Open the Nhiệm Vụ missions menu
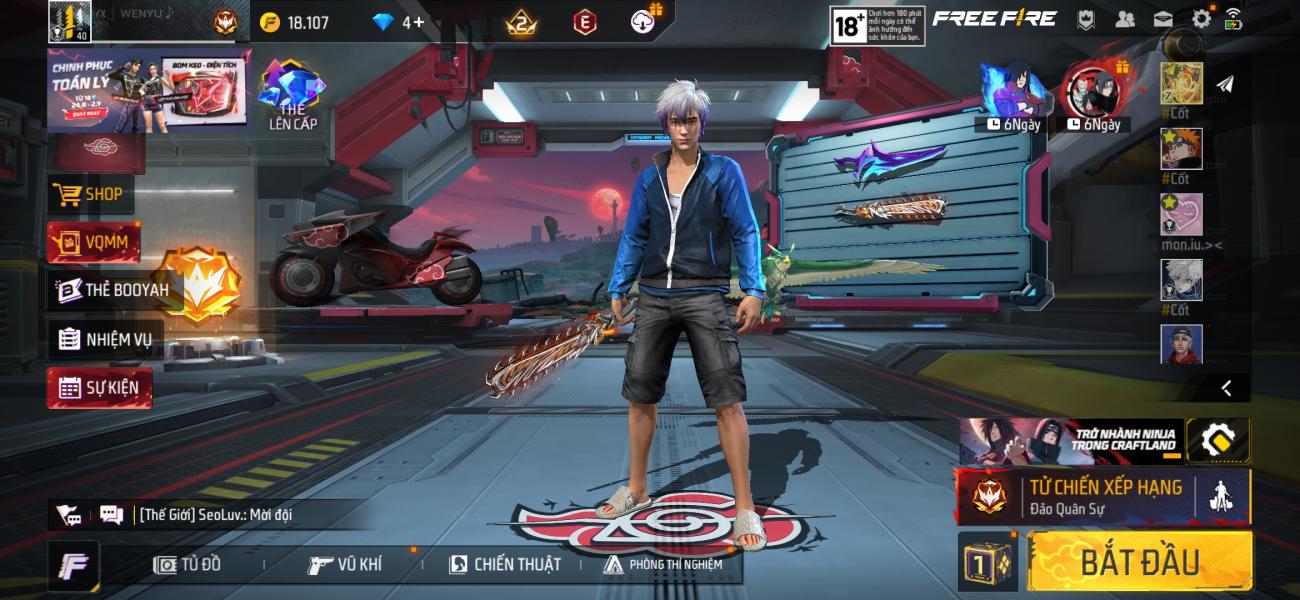This screenshot has width=1300, height=600. tap(105, 339)
